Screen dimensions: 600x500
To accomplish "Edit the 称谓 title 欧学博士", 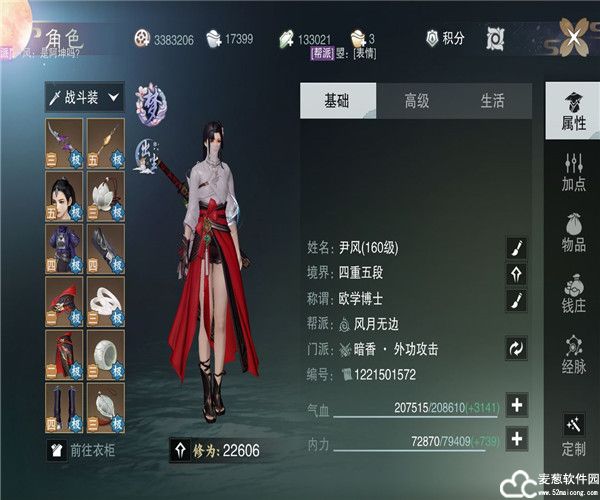I will click(517, 300).
